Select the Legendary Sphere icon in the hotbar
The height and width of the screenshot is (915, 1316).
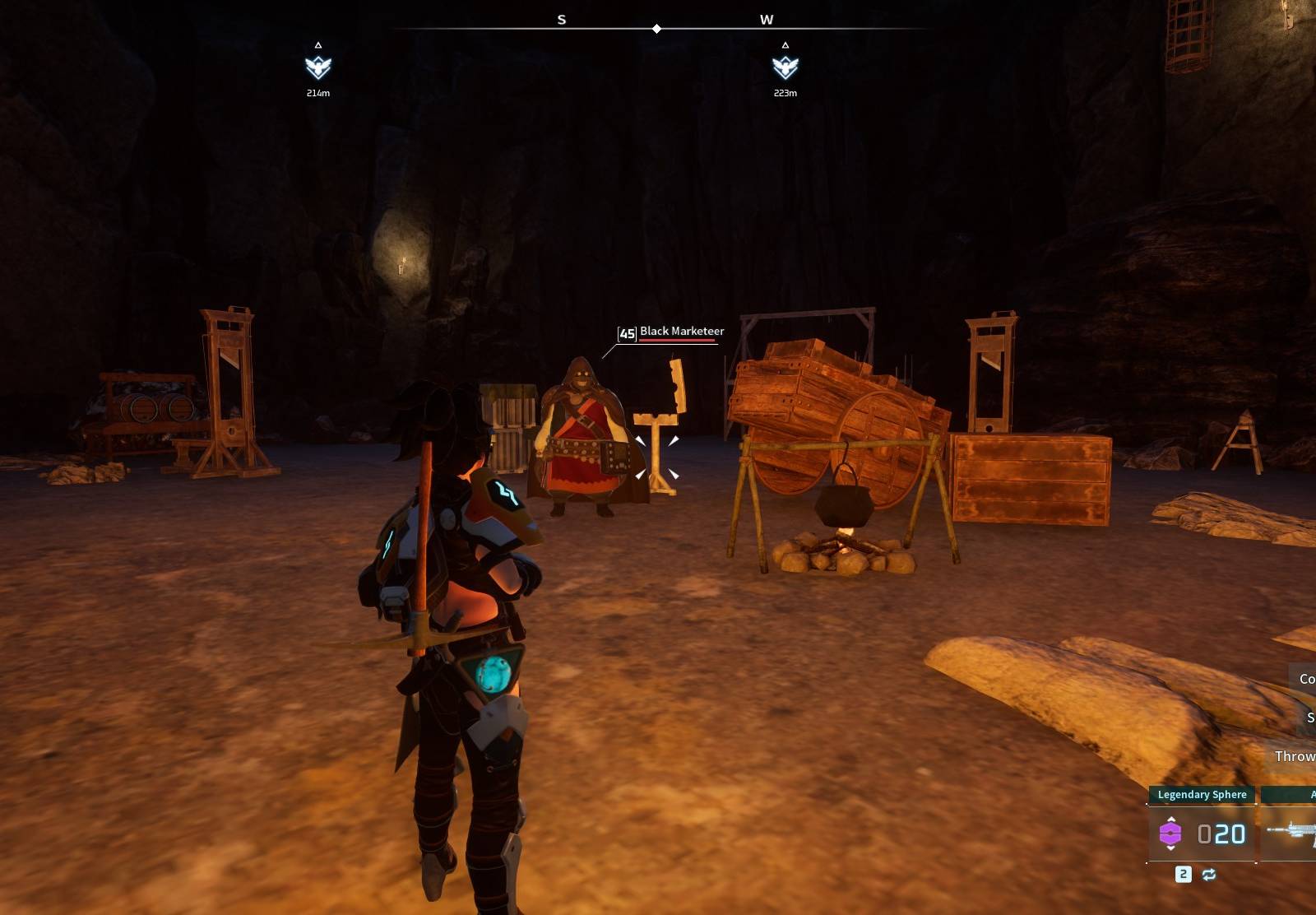[1170, 834]
